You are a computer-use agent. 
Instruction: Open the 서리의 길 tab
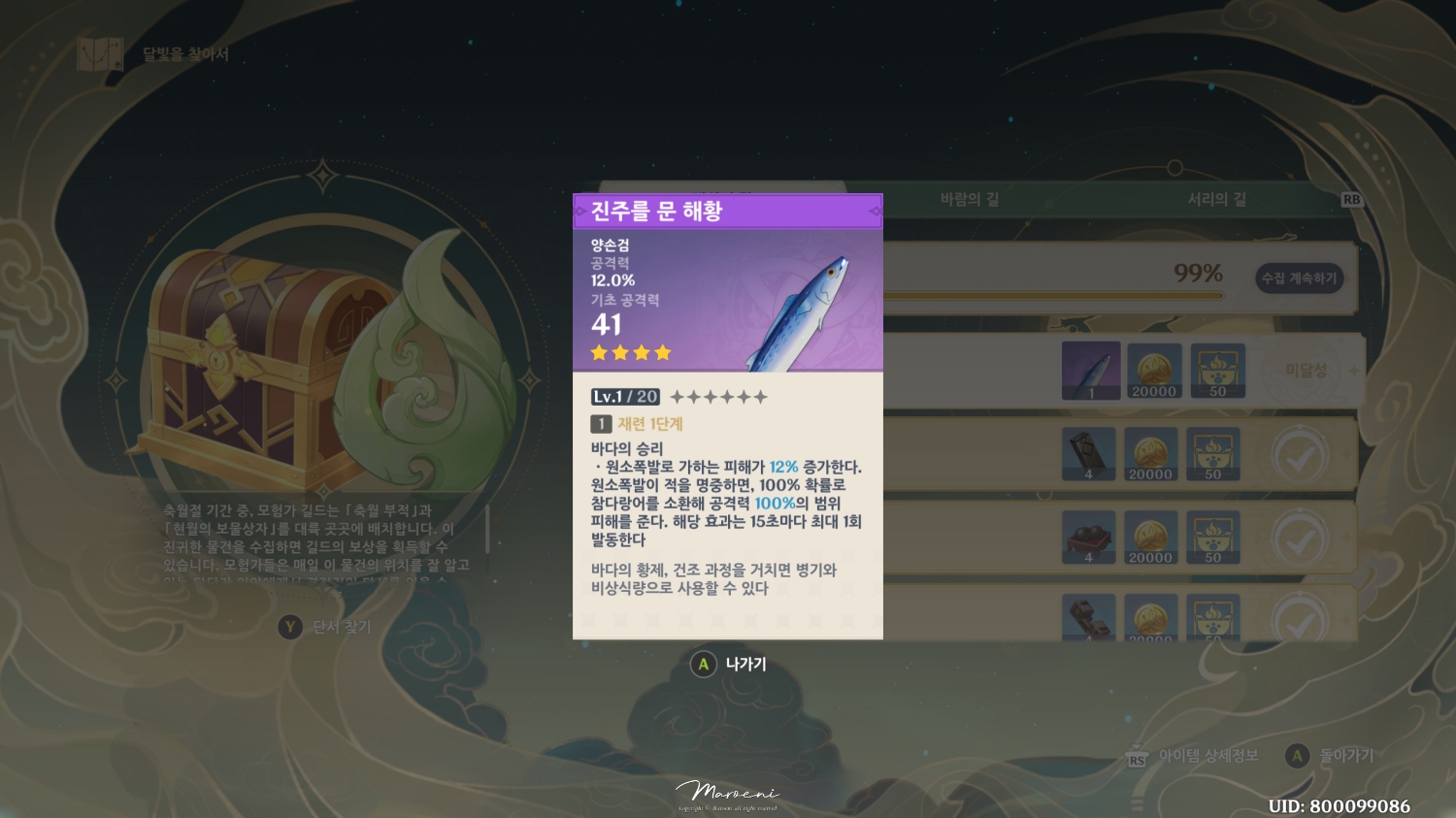click(x=1217, y=199)
